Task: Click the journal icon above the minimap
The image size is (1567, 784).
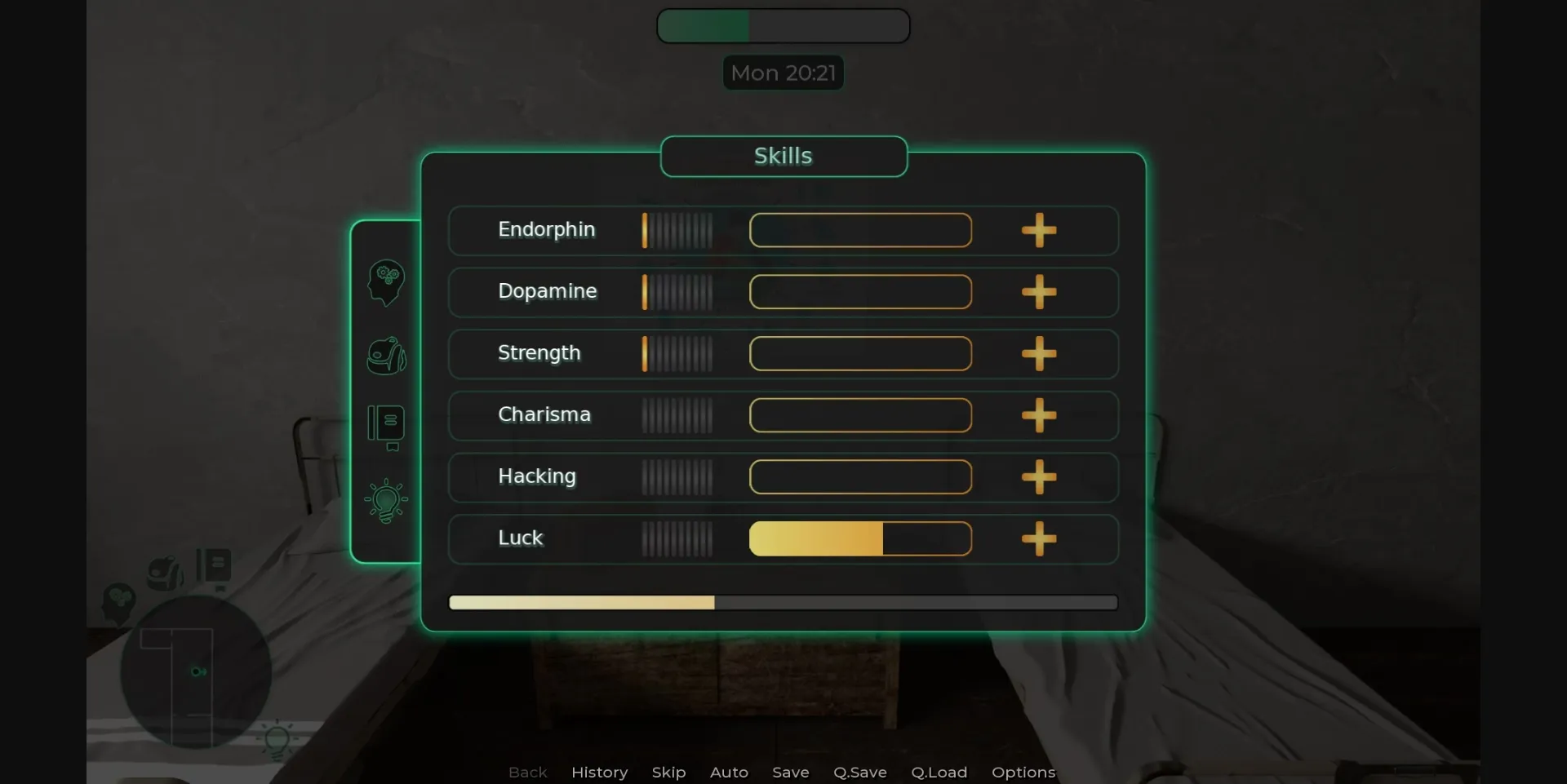Action: coord(214,565)
